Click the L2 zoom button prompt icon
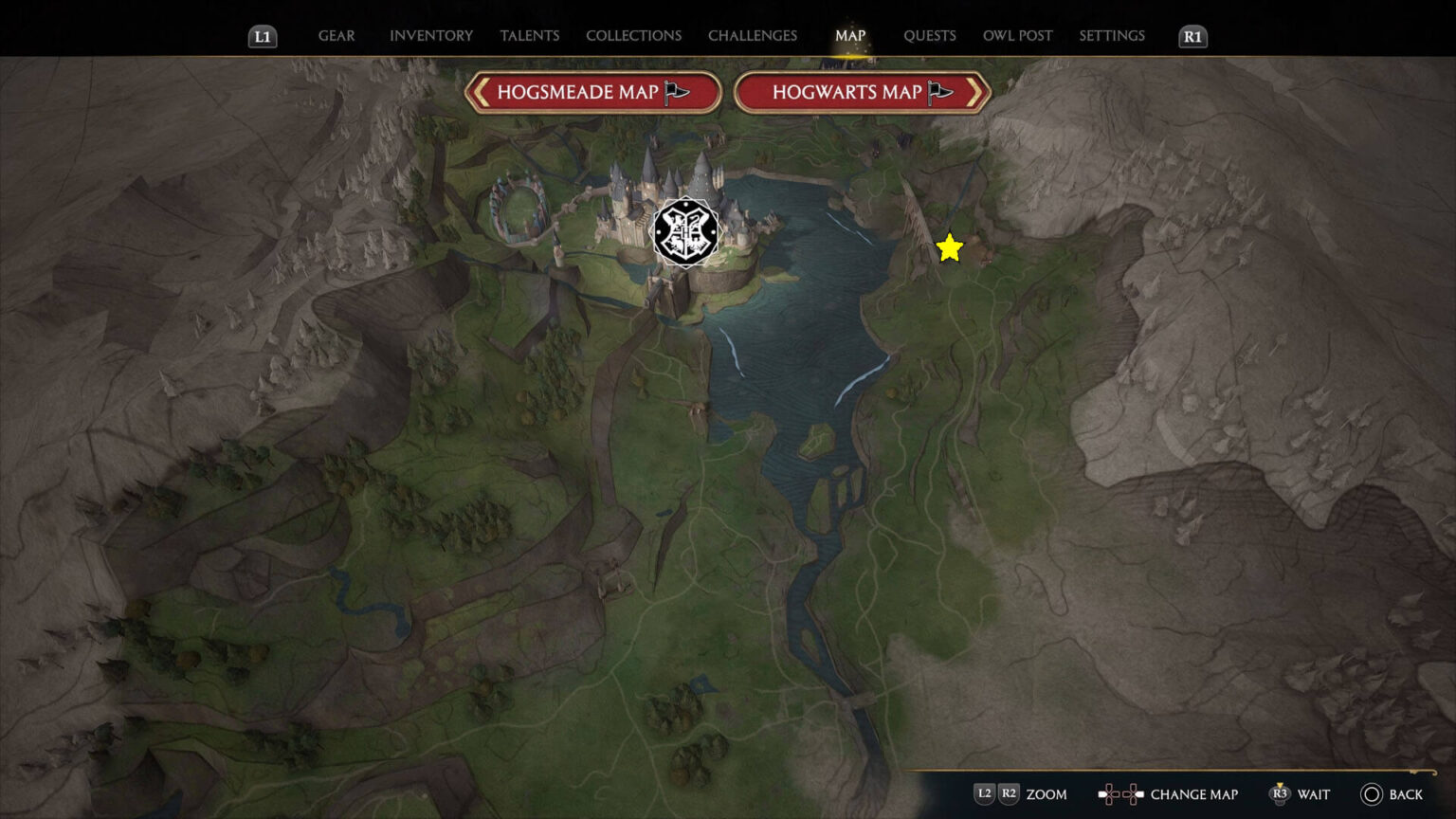The image size is (1456, 819). pos(984,794)
